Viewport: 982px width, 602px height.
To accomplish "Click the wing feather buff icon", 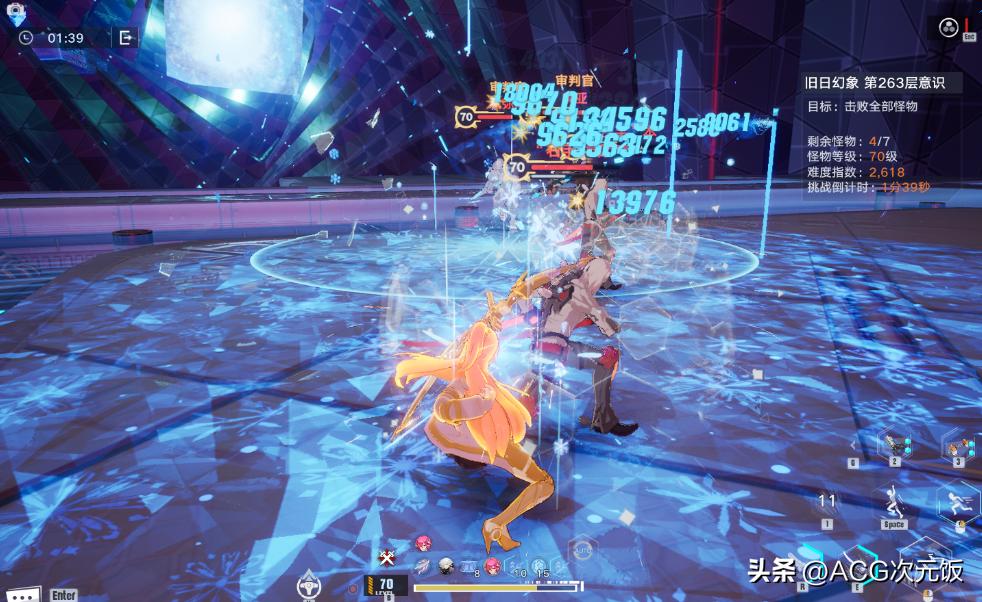I will (422, 567).
